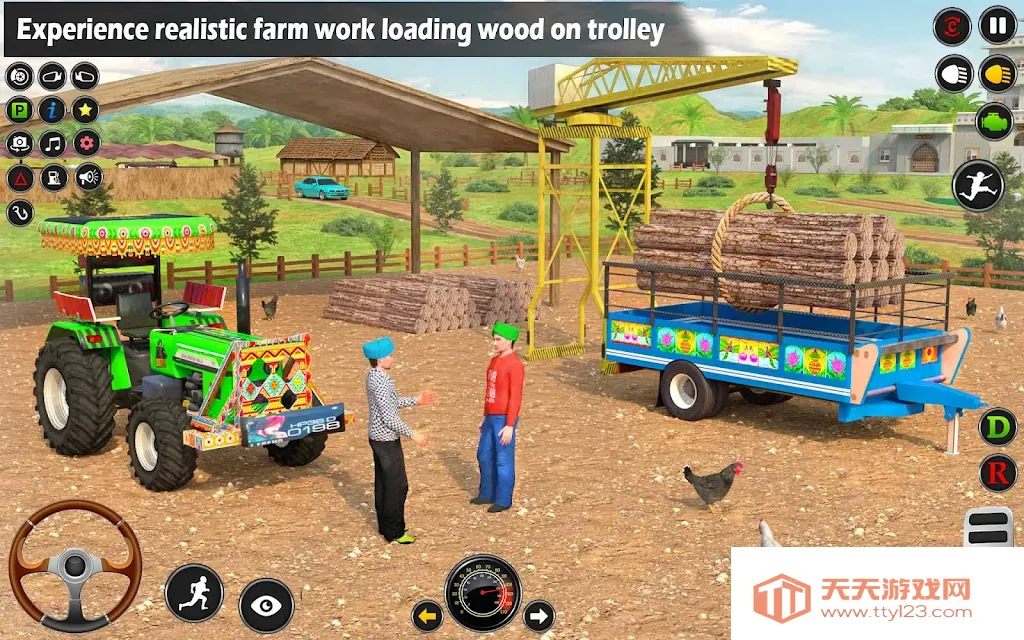Click the steering wheel control

coord(75,565)
